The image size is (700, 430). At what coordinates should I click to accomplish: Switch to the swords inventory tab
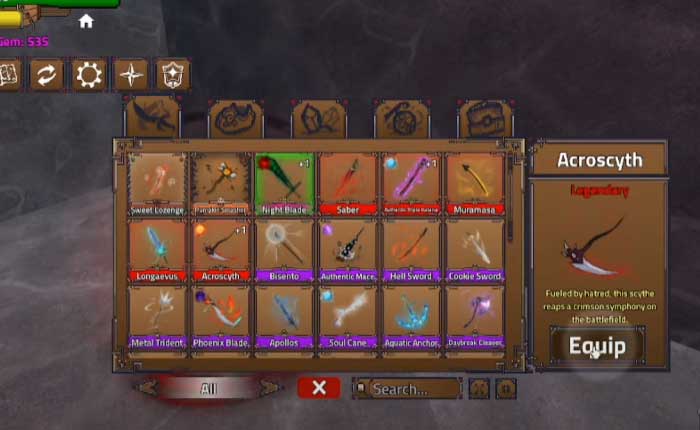[151, 117]
